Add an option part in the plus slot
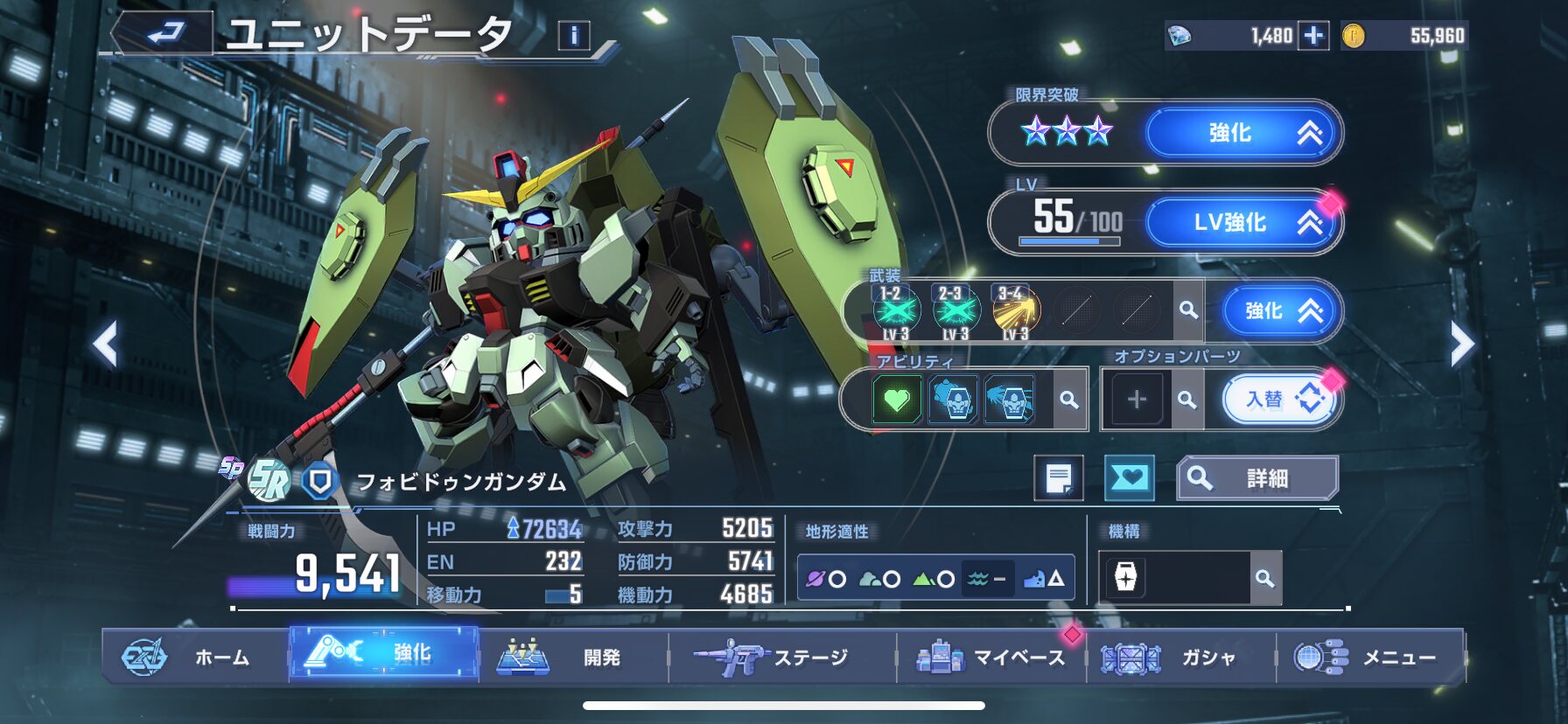This screenshot has width=1568, height=724. point(1137,400)
